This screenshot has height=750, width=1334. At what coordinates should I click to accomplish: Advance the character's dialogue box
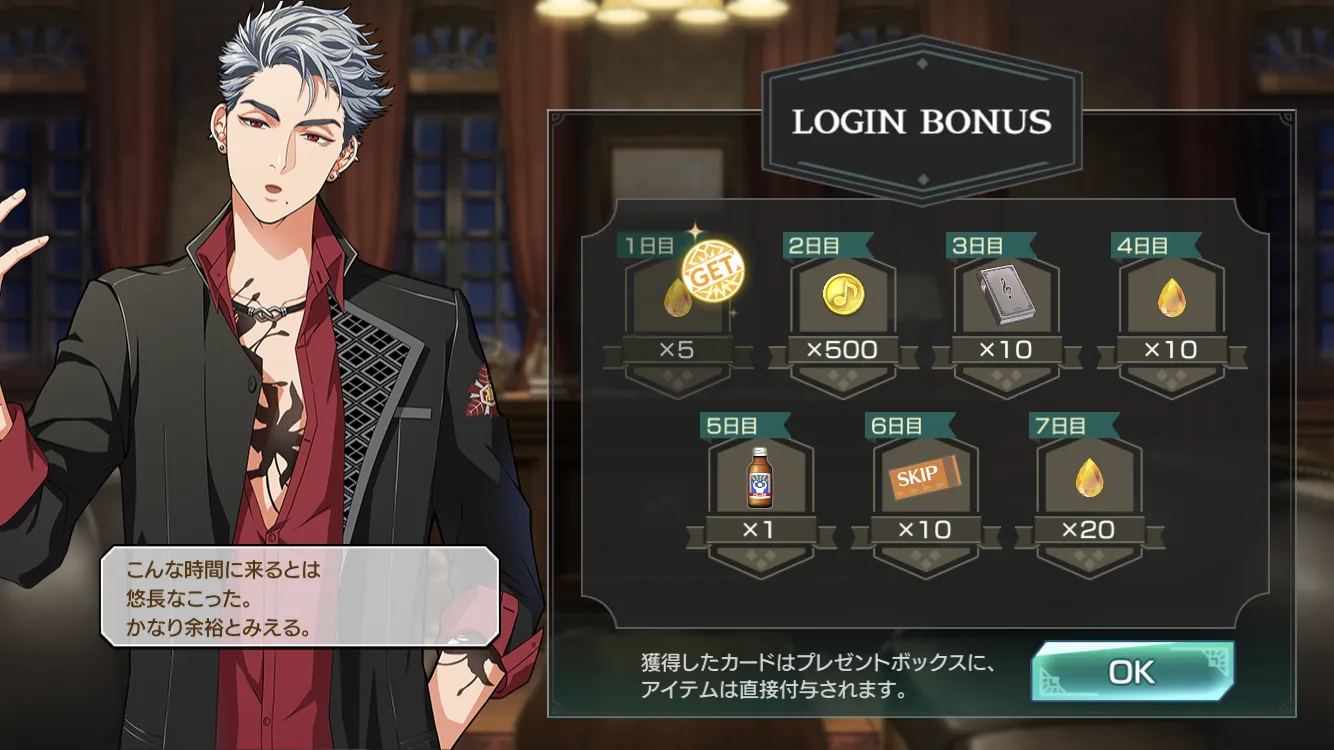point(298,596)
